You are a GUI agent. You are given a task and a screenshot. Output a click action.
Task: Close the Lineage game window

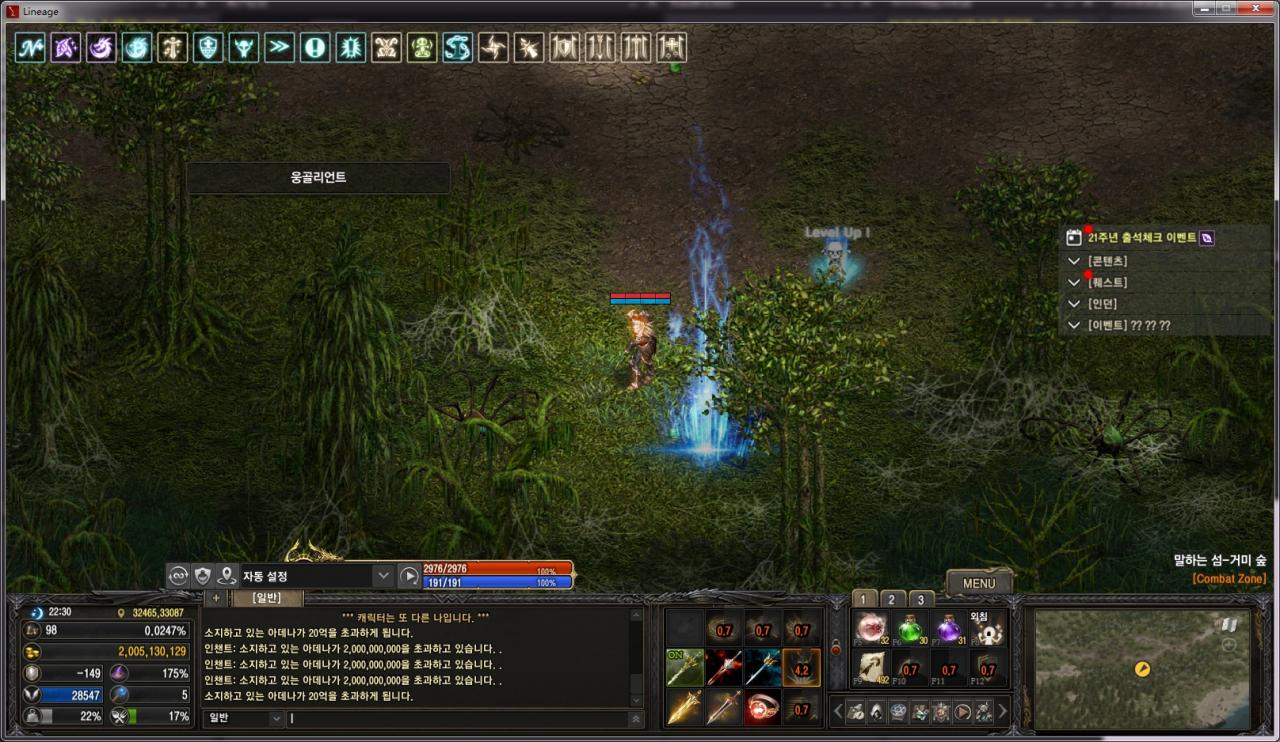tap(1254, 9)
